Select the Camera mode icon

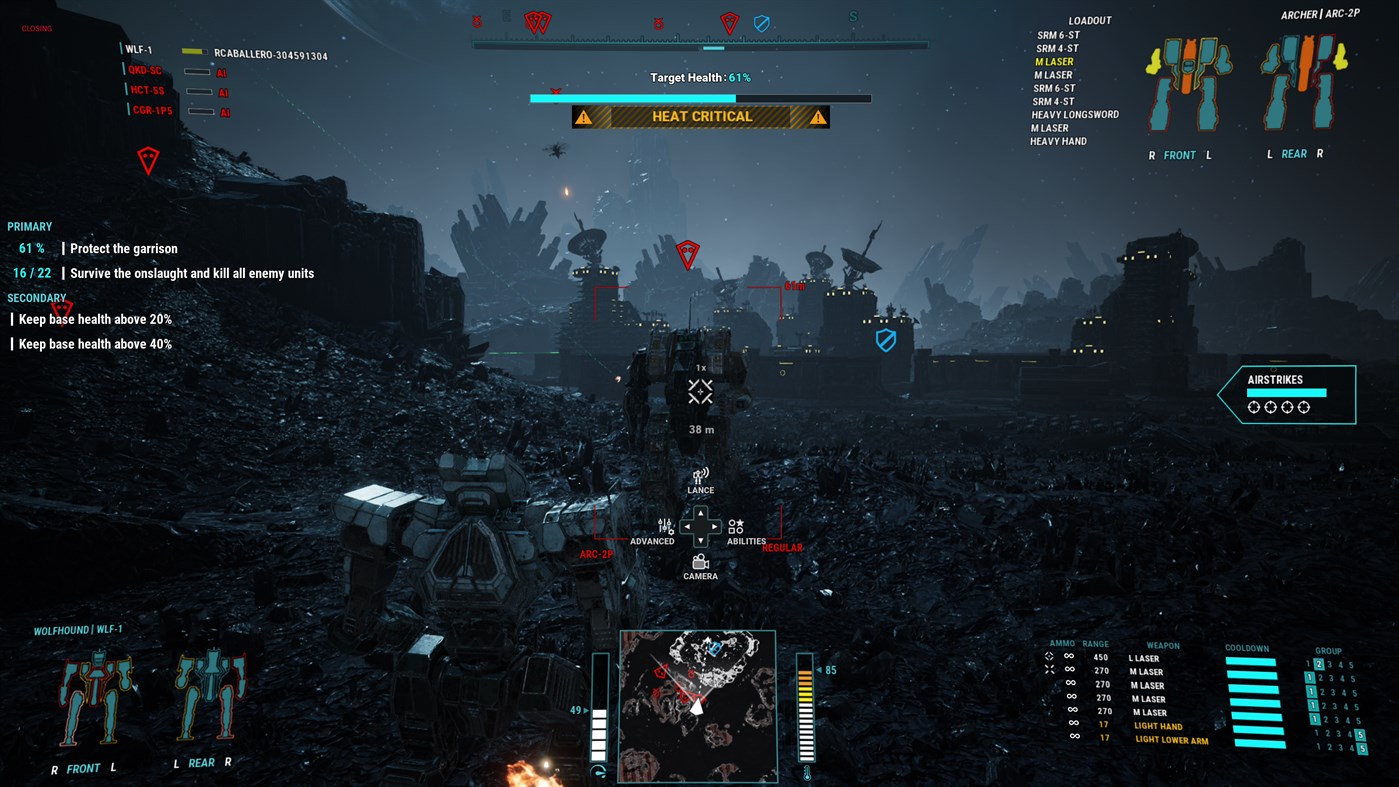click(700, 561)
